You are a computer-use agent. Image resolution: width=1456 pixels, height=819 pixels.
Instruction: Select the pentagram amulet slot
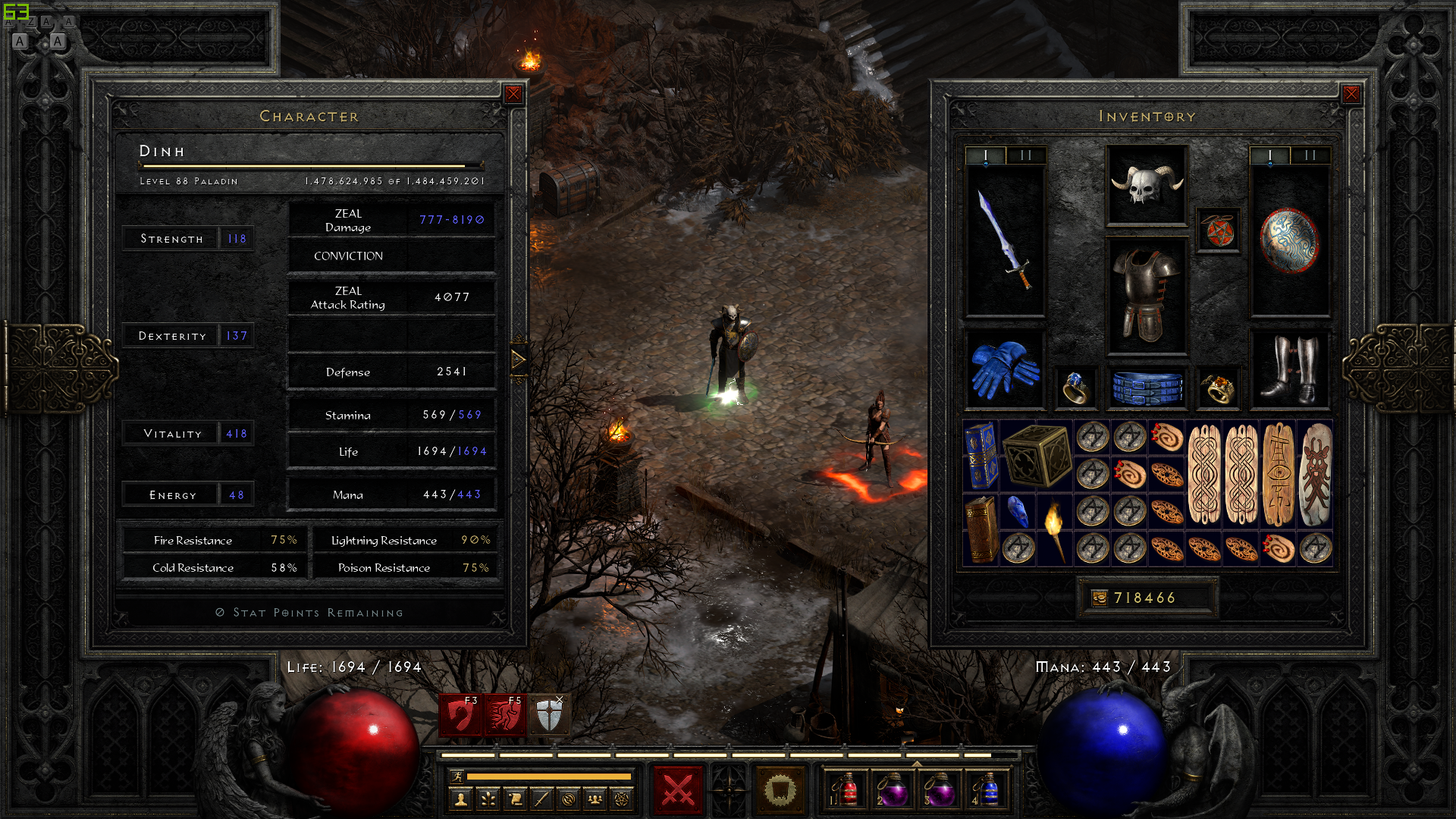(x=1219, y=231)
